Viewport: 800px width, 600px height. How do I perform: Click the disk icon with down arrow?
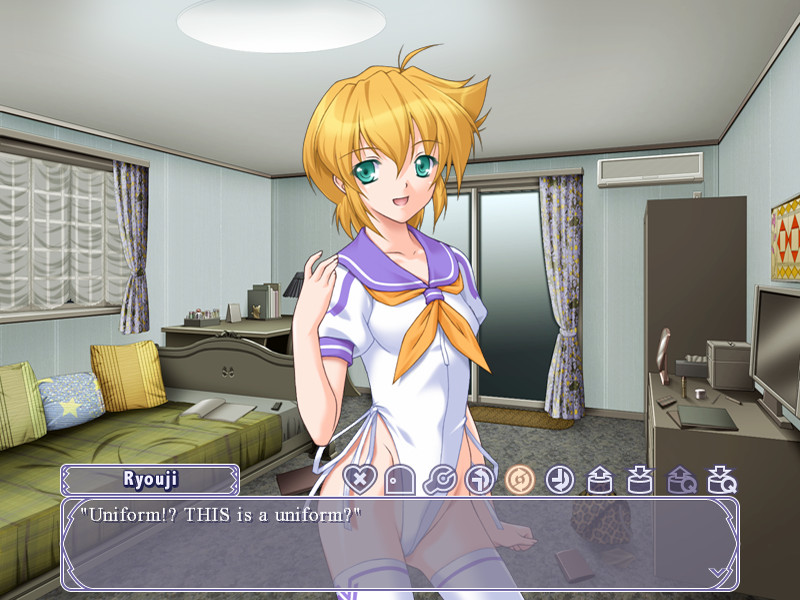coord(640,480)
